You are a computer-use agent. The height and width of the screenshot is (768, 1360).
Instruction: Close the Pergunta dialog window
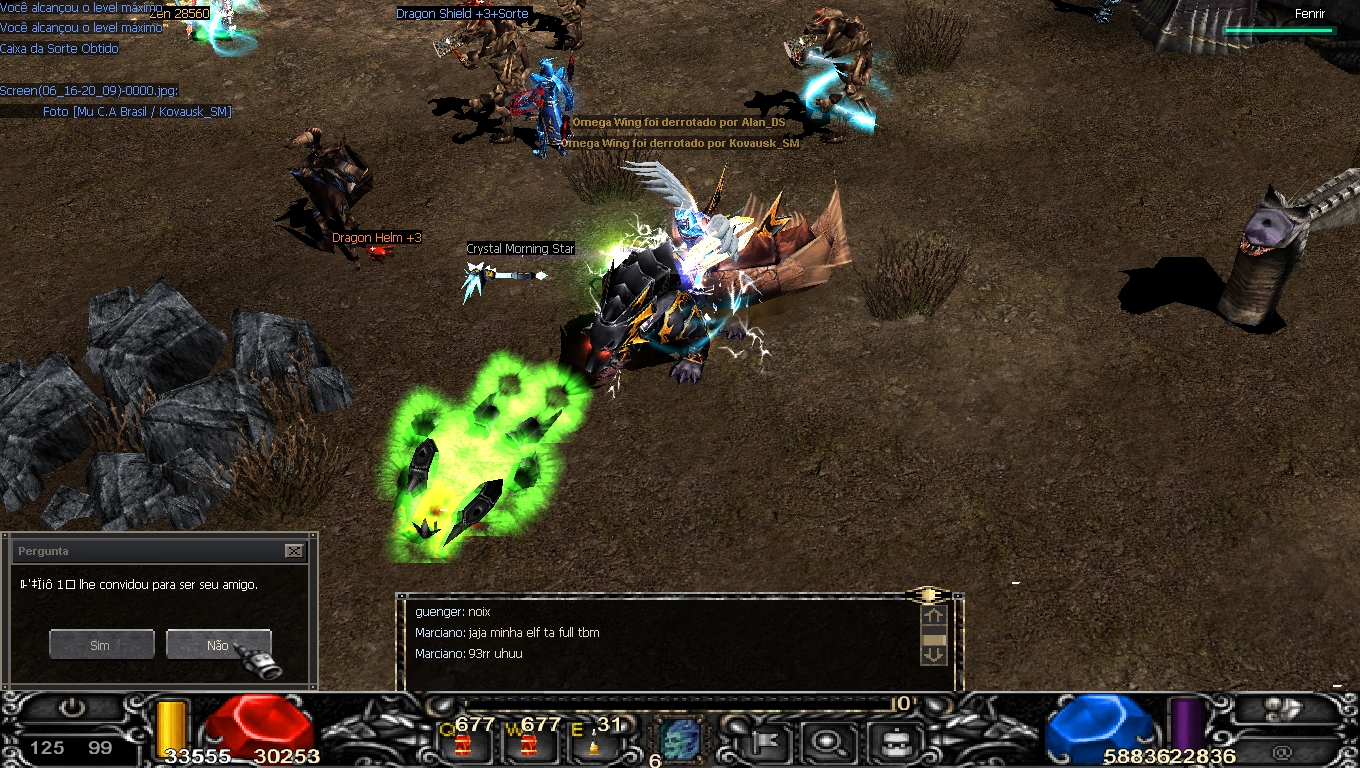click(x=293, y=551)
